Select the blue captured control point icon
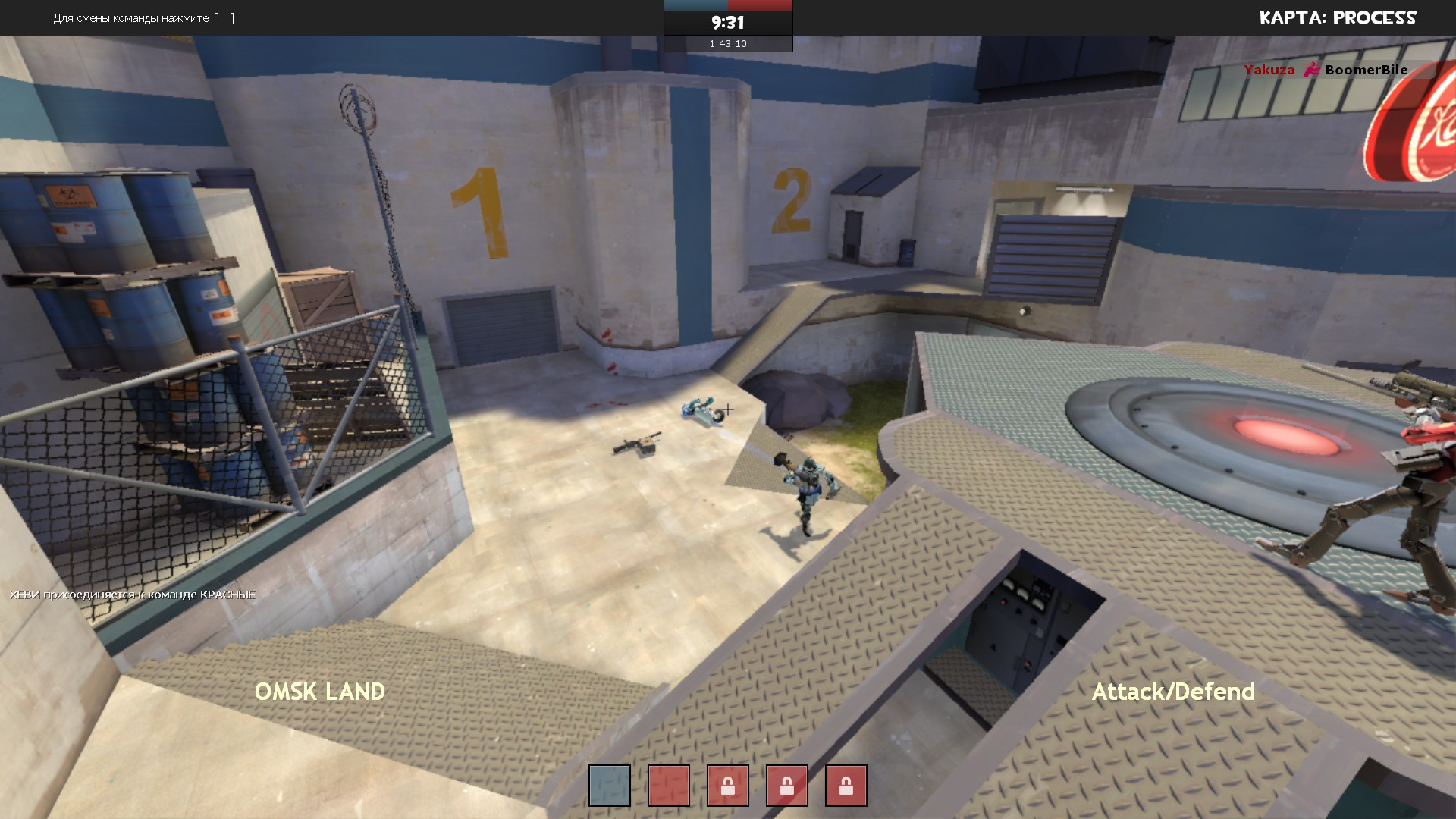This screenshot has width=1456, height=819. (x=608, y=786)
